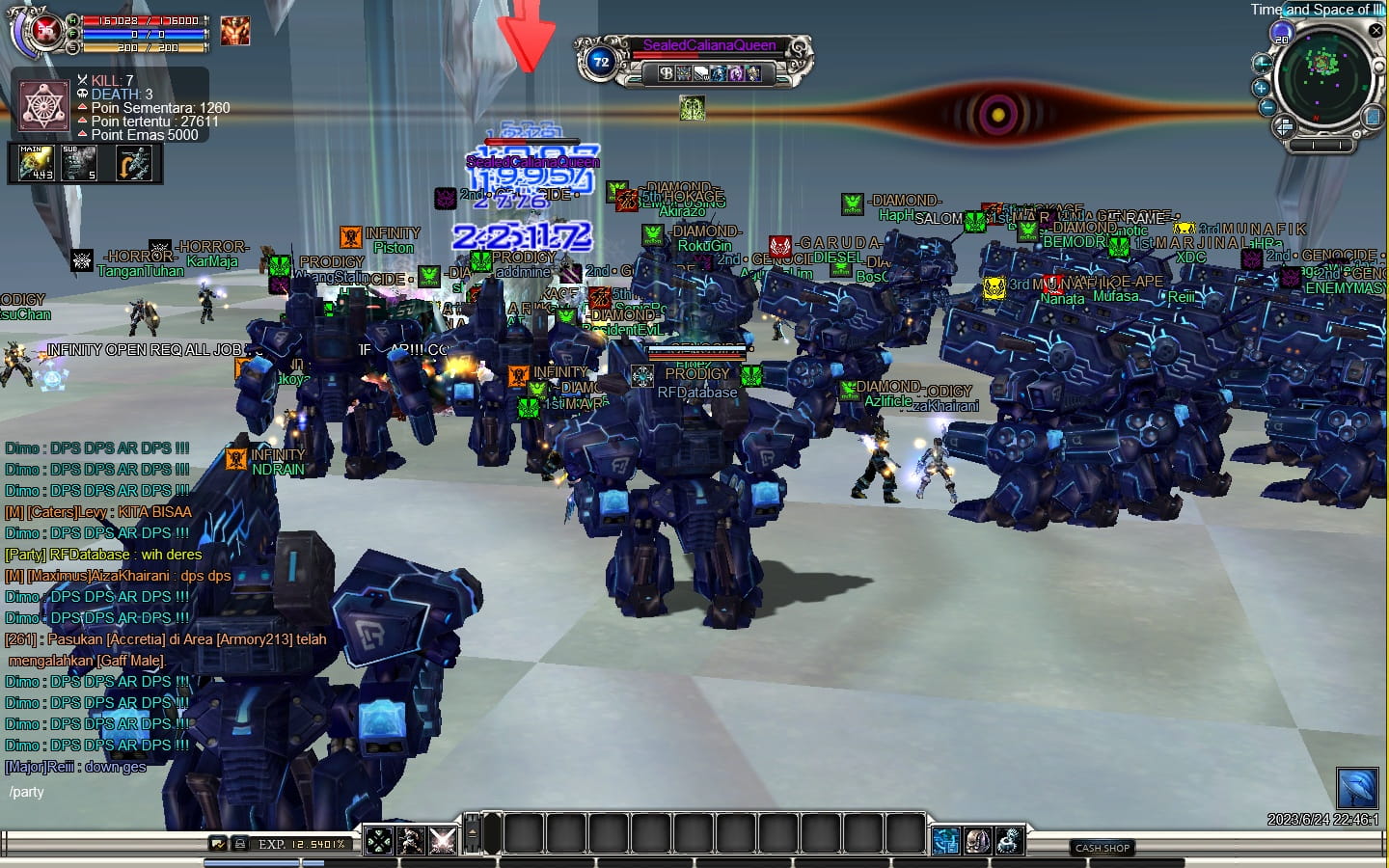Open the blue circuit panel icon
Image resolution: width=1389 pixels, height=868 pixels.
click(x=945, y=841)
